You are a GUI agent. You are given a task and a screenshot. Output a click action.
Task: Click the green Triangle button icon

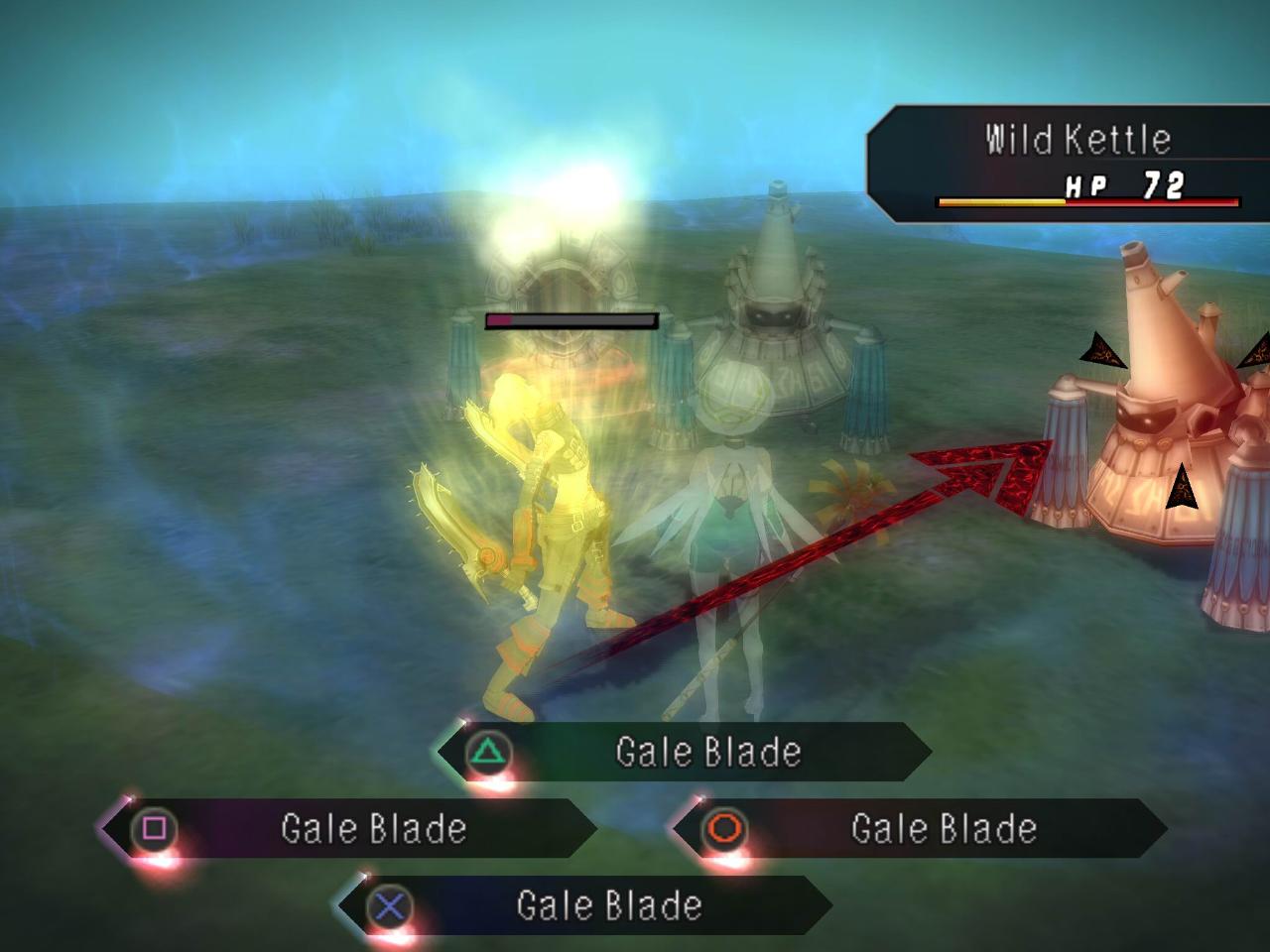(485, 751)
